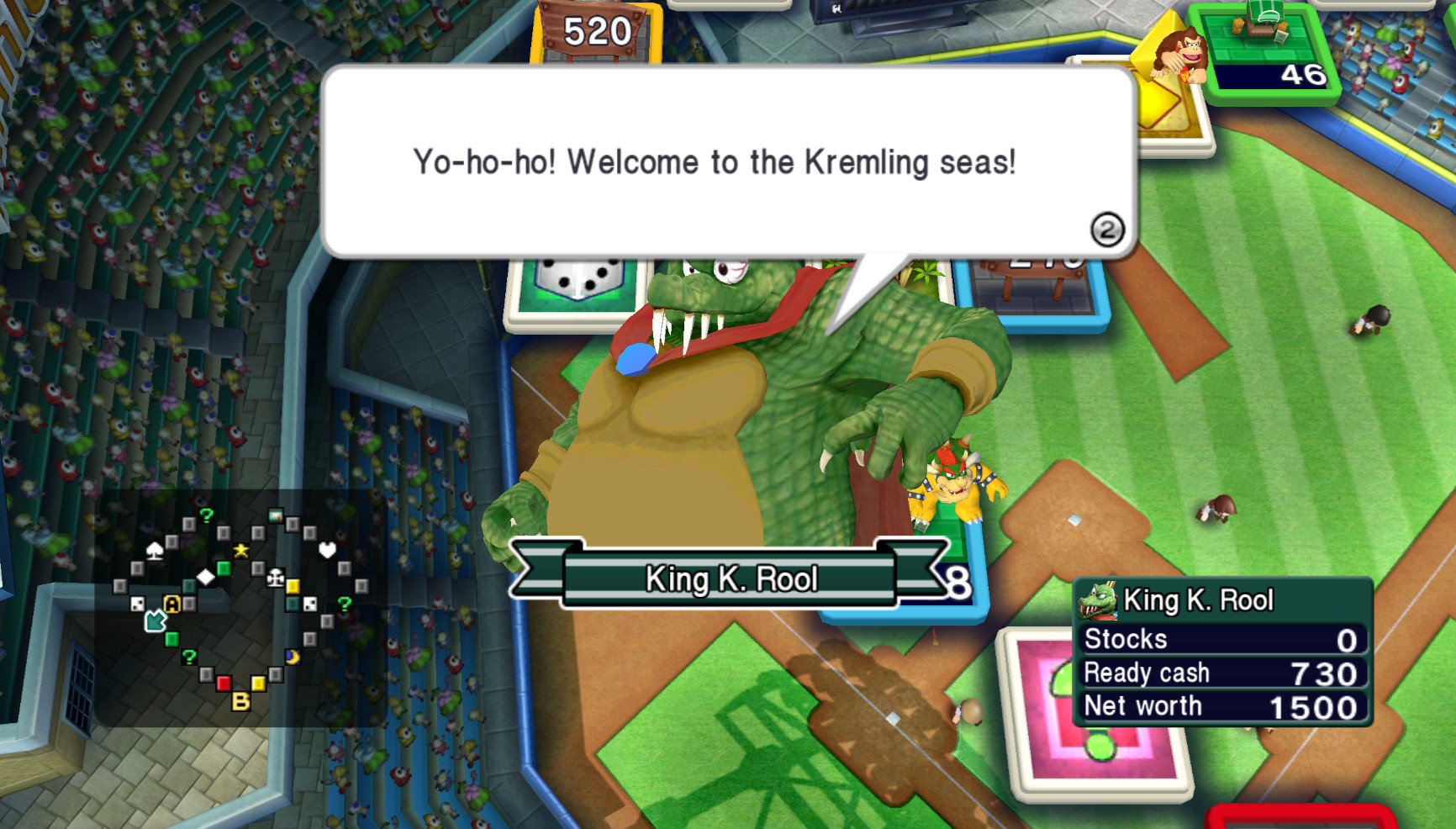Click the red event square on the minimap

[x=224, y=684]
